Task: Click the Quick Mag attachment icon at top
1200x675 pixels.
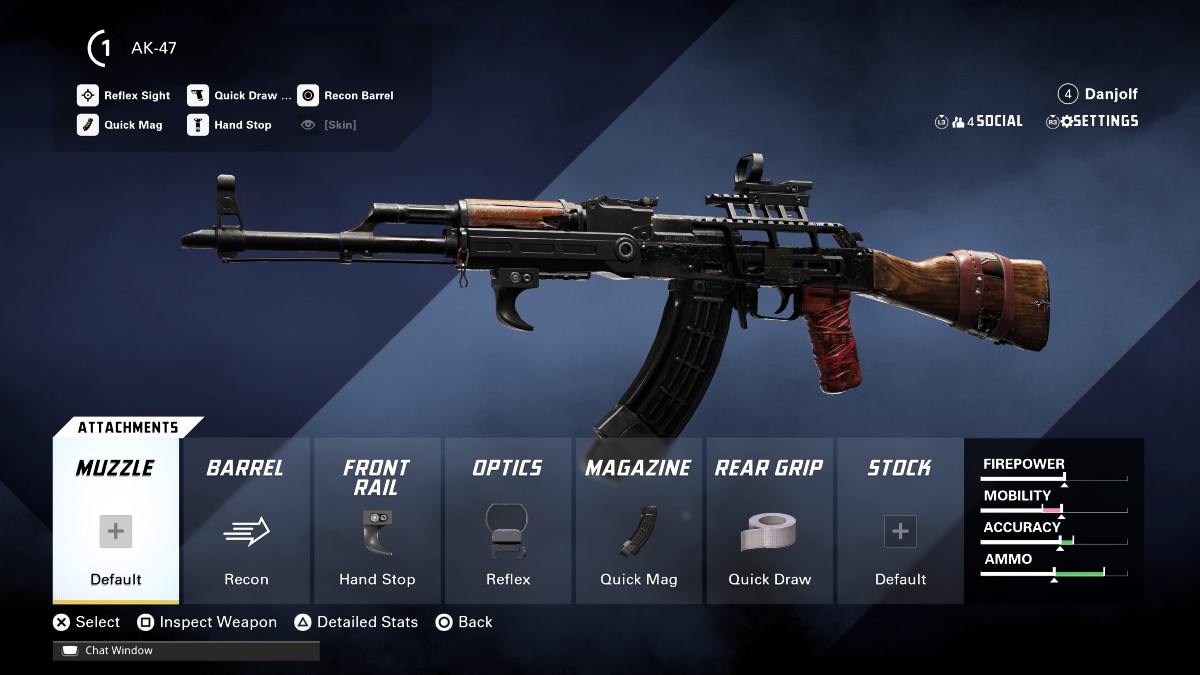Action: (88, 125)
